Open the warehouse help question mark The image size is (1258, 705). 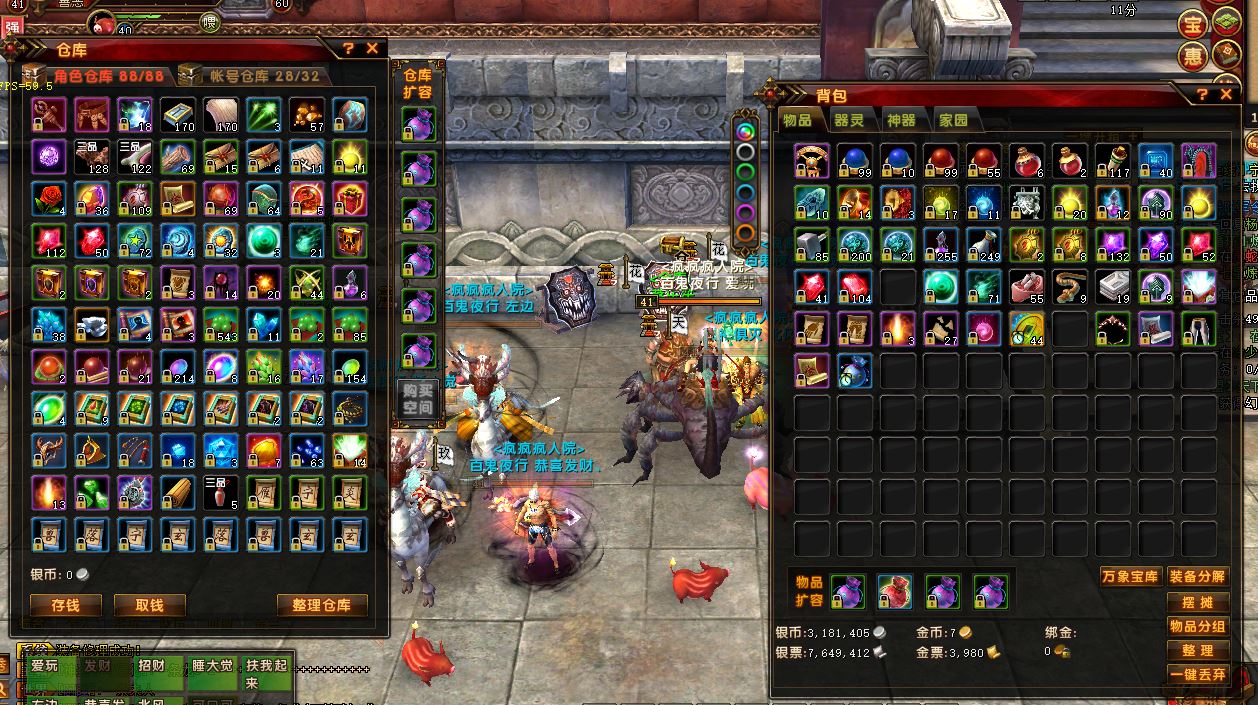click(348, 48)
